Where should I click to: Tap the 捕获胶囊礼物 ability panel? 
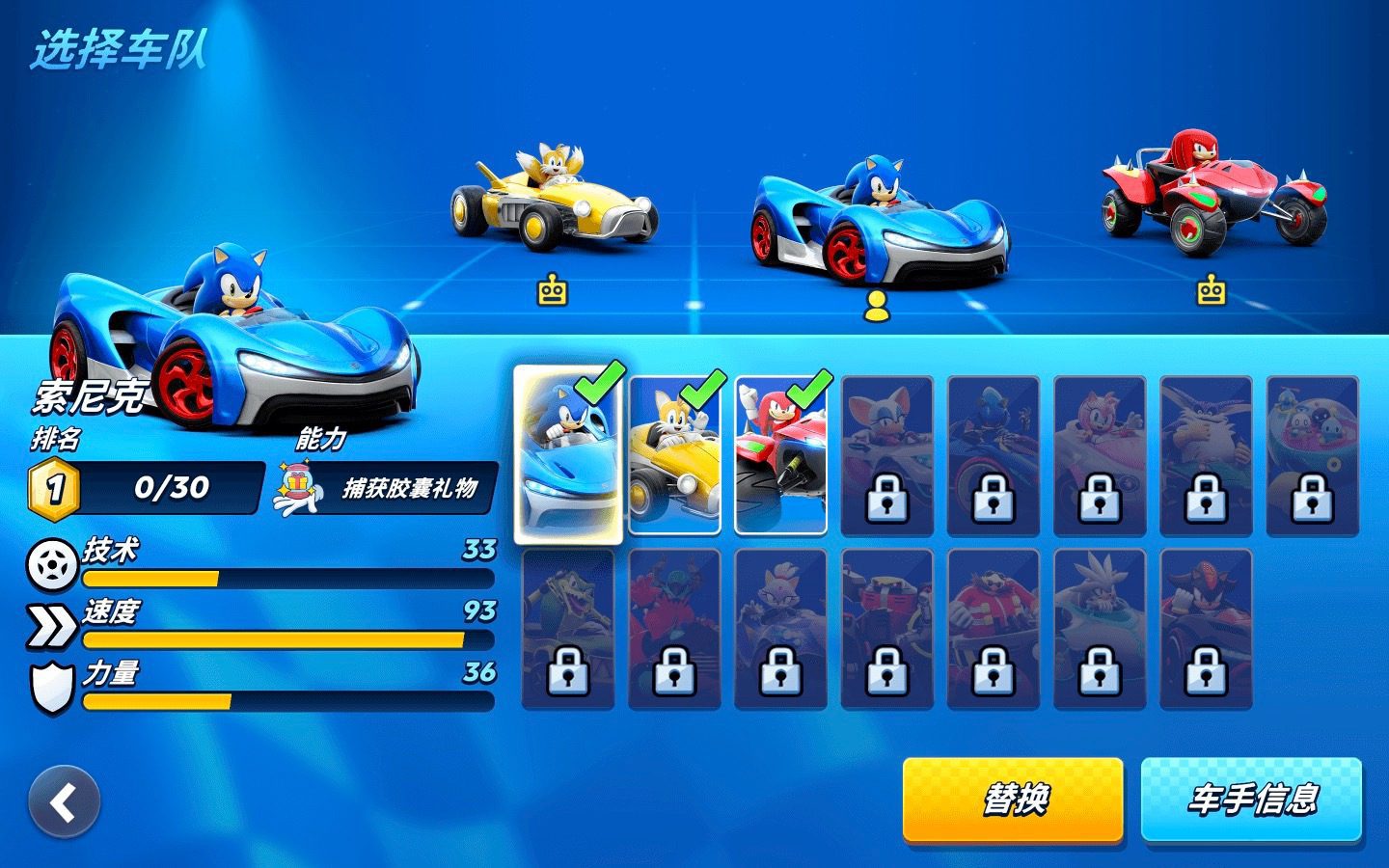click(x=386, y=488)
